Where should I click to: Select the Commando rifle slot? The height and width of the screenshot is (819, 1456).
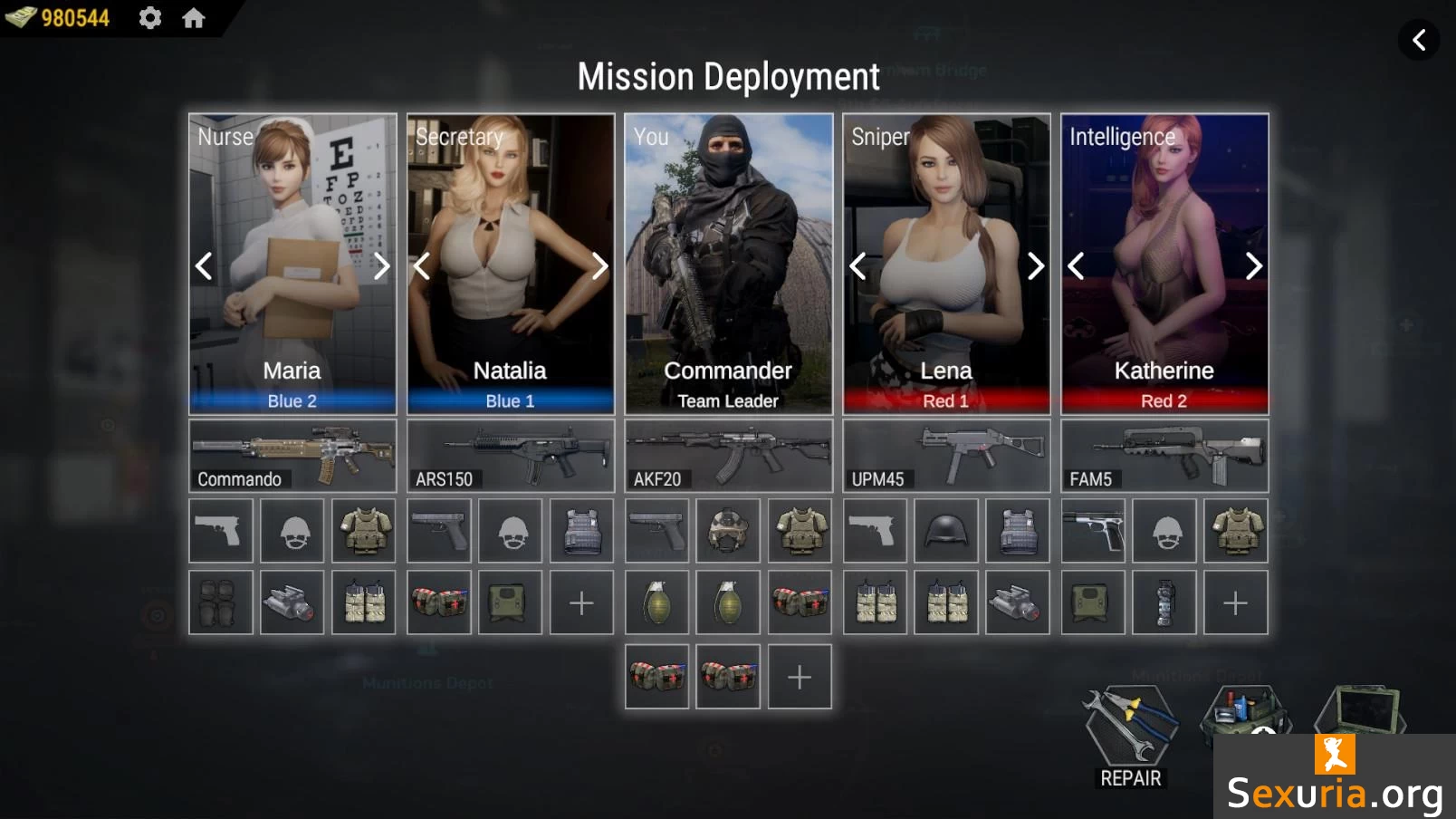point(292,456)
